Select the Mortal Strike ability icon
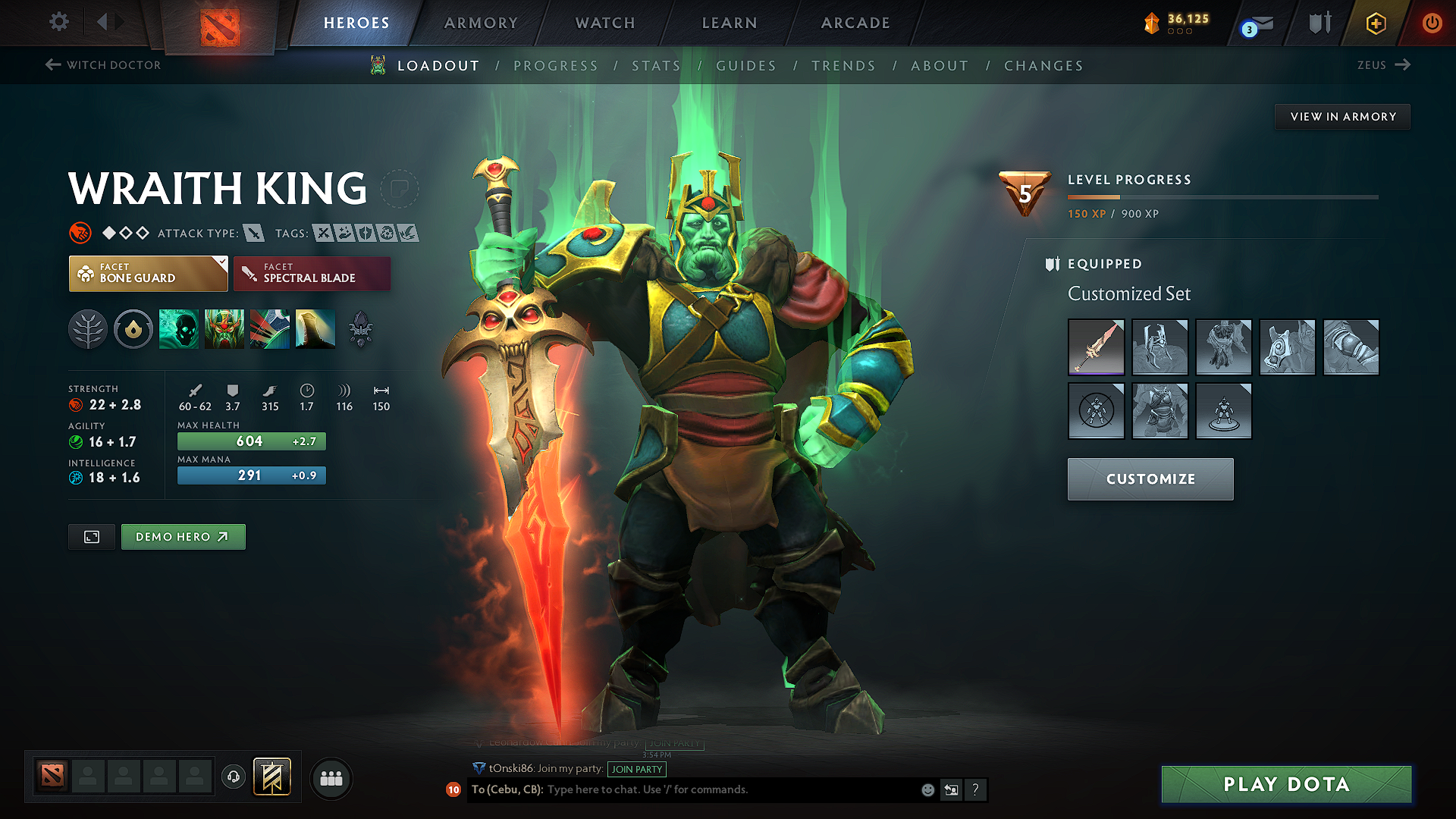This screenshot has width=1456, height=819. tap(270, 329)
